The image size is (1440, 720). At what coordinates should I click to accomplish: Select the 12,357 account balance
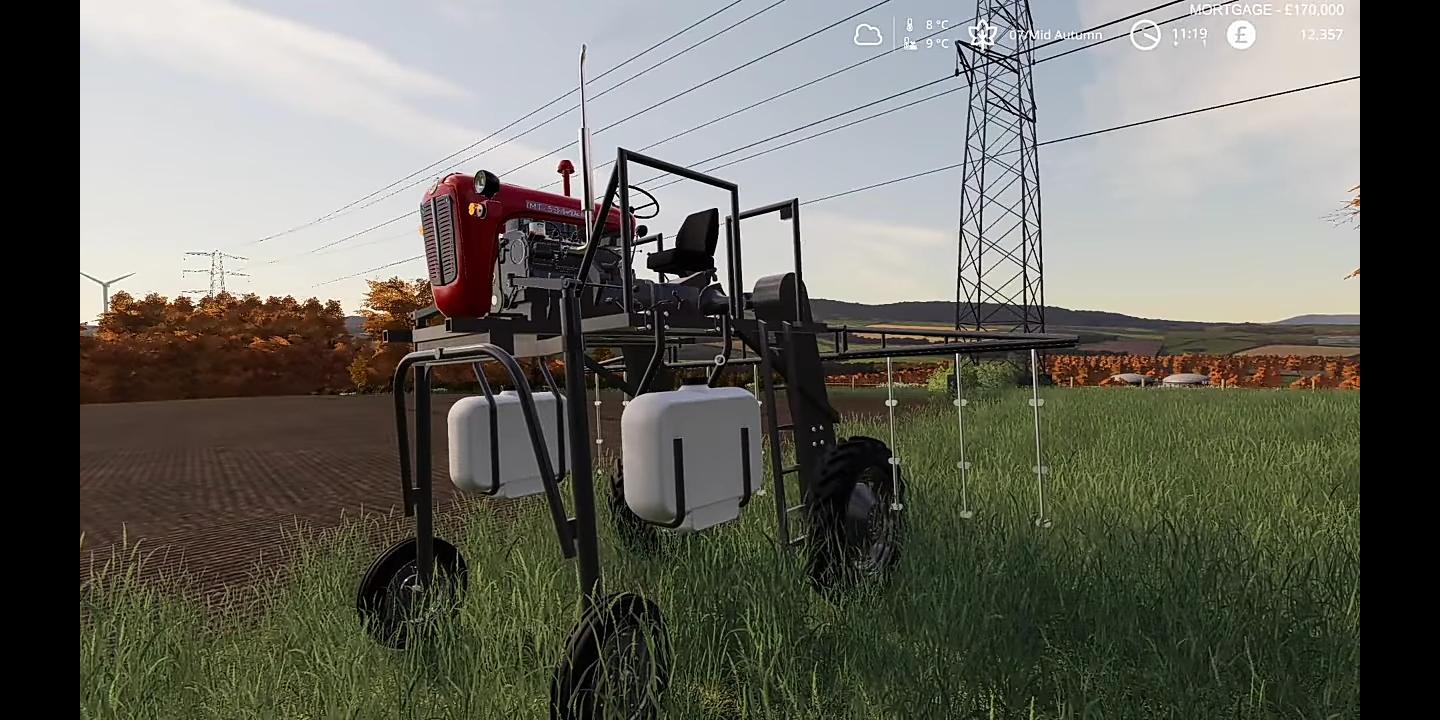1322,34
